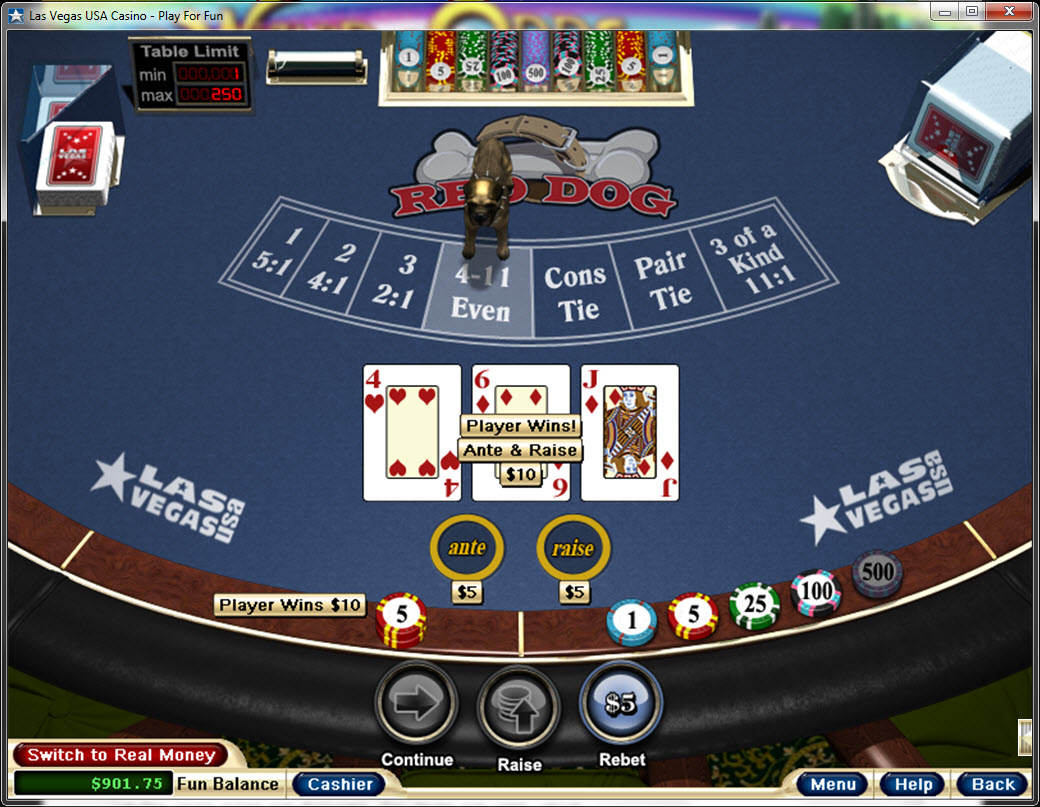Click the ante betting circle

[466, 547]
